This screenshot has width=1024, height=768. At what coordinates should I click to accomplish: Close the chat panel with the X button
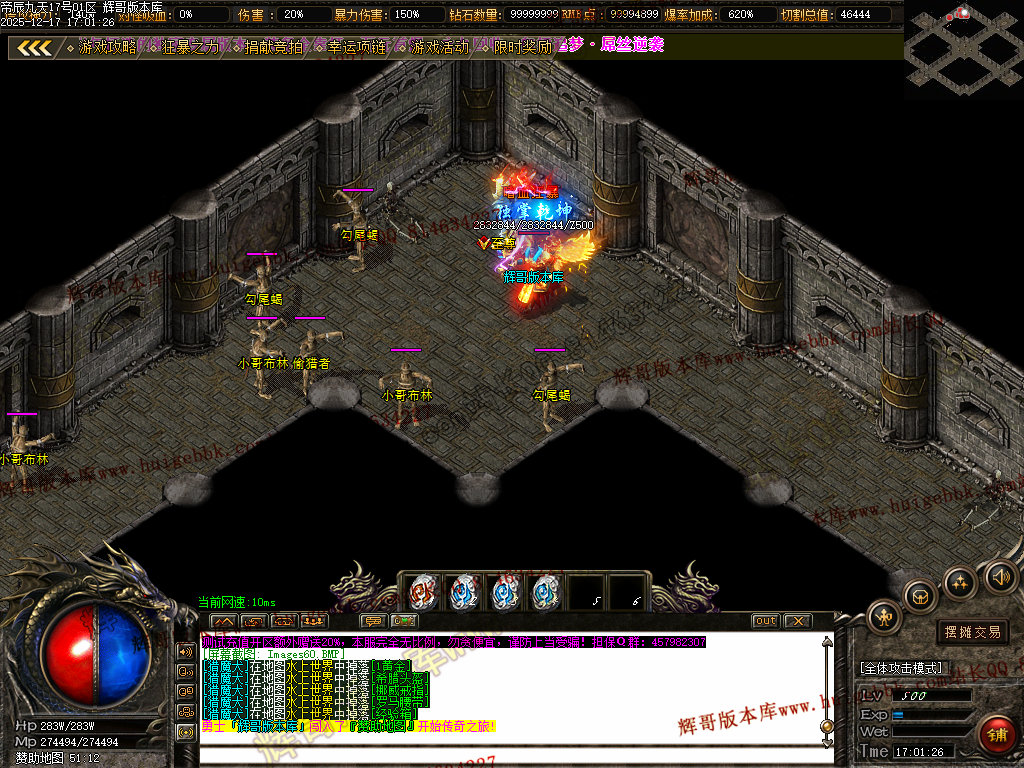pos(797,621)
